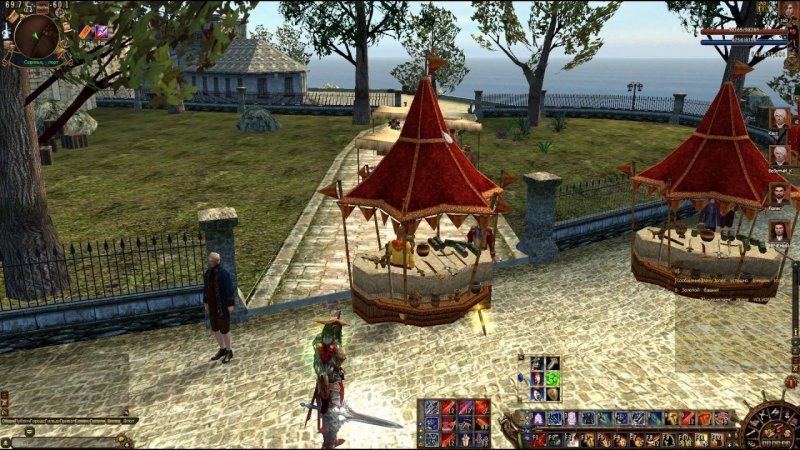Image resolution: width=800 pixels, height=450 pixels.
Task: Open your own character portrait
Action: click(x=789, y=12)
